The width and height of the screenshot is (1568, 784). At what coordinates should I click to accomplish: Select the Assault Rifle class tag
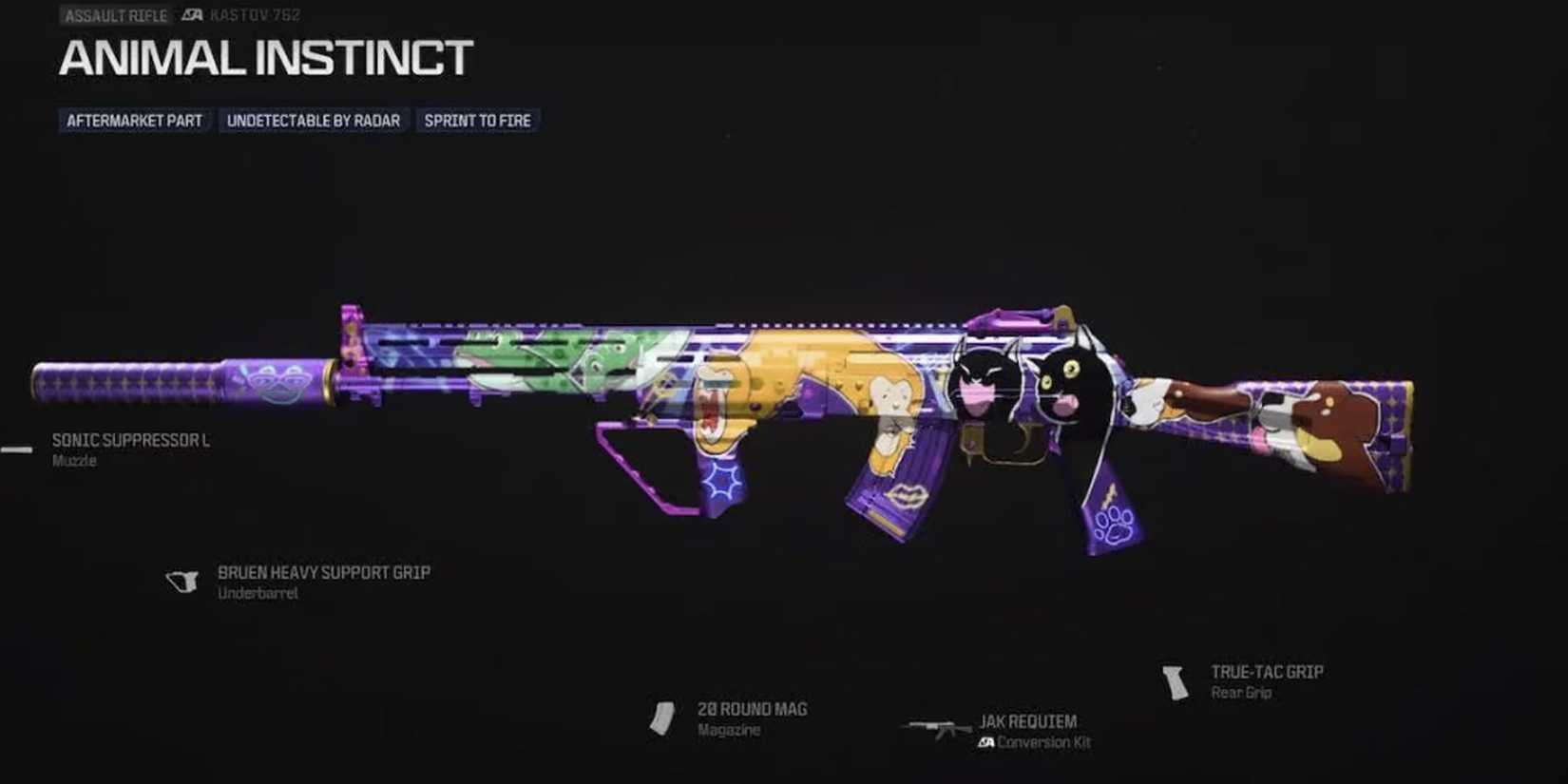coord(114,14)
